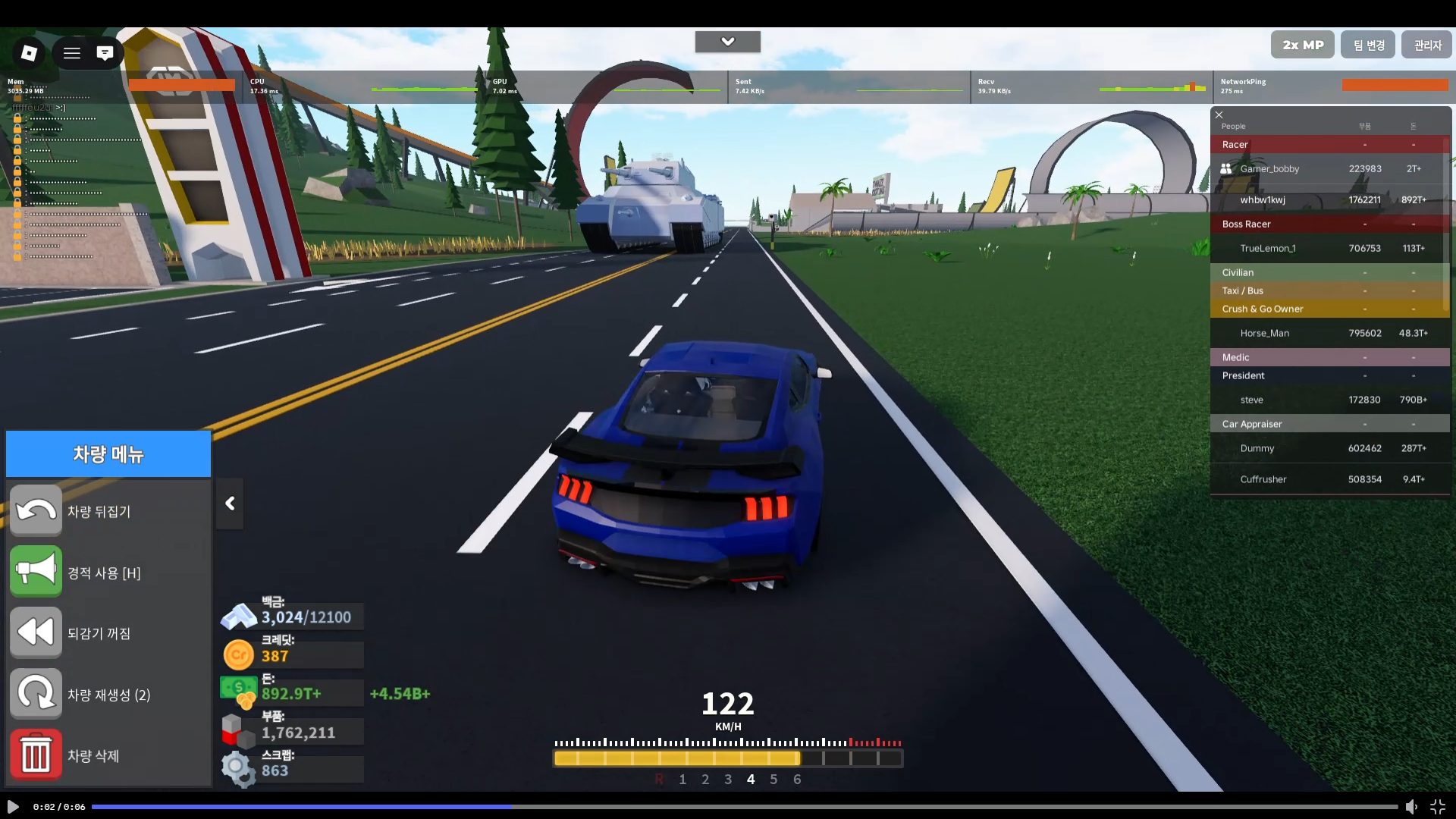Click the 차량 메뉴 header
Screen dimensions: 1456x819
point(108,454)
